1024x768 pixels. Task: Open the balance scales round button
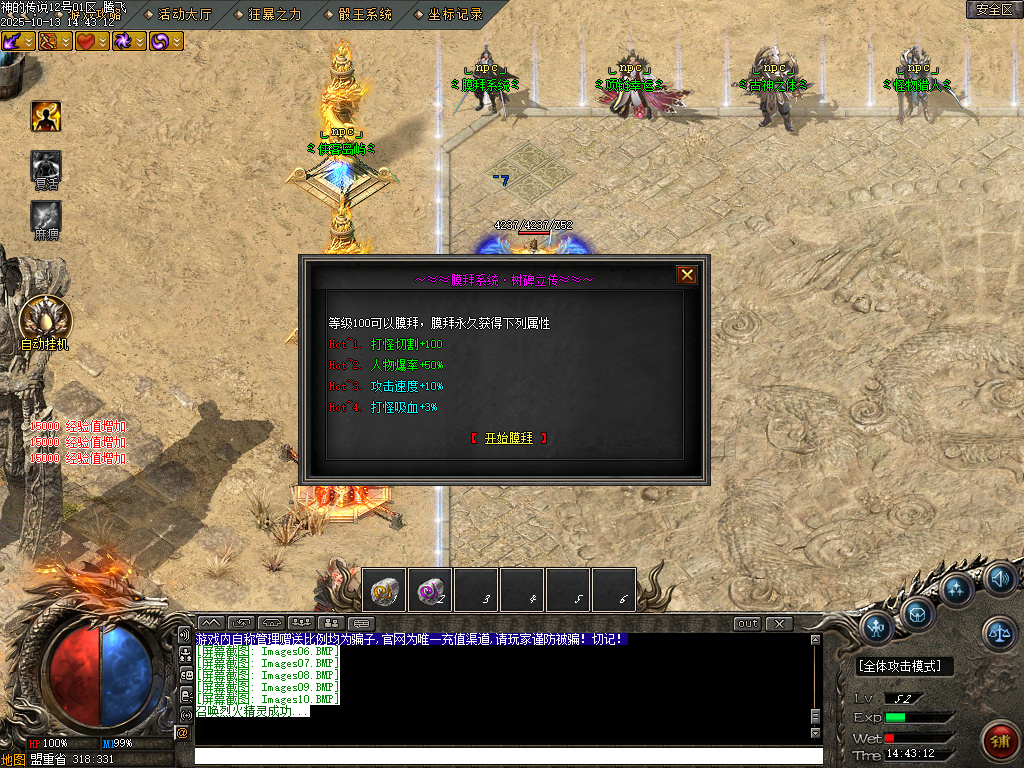tap(999, 630)
